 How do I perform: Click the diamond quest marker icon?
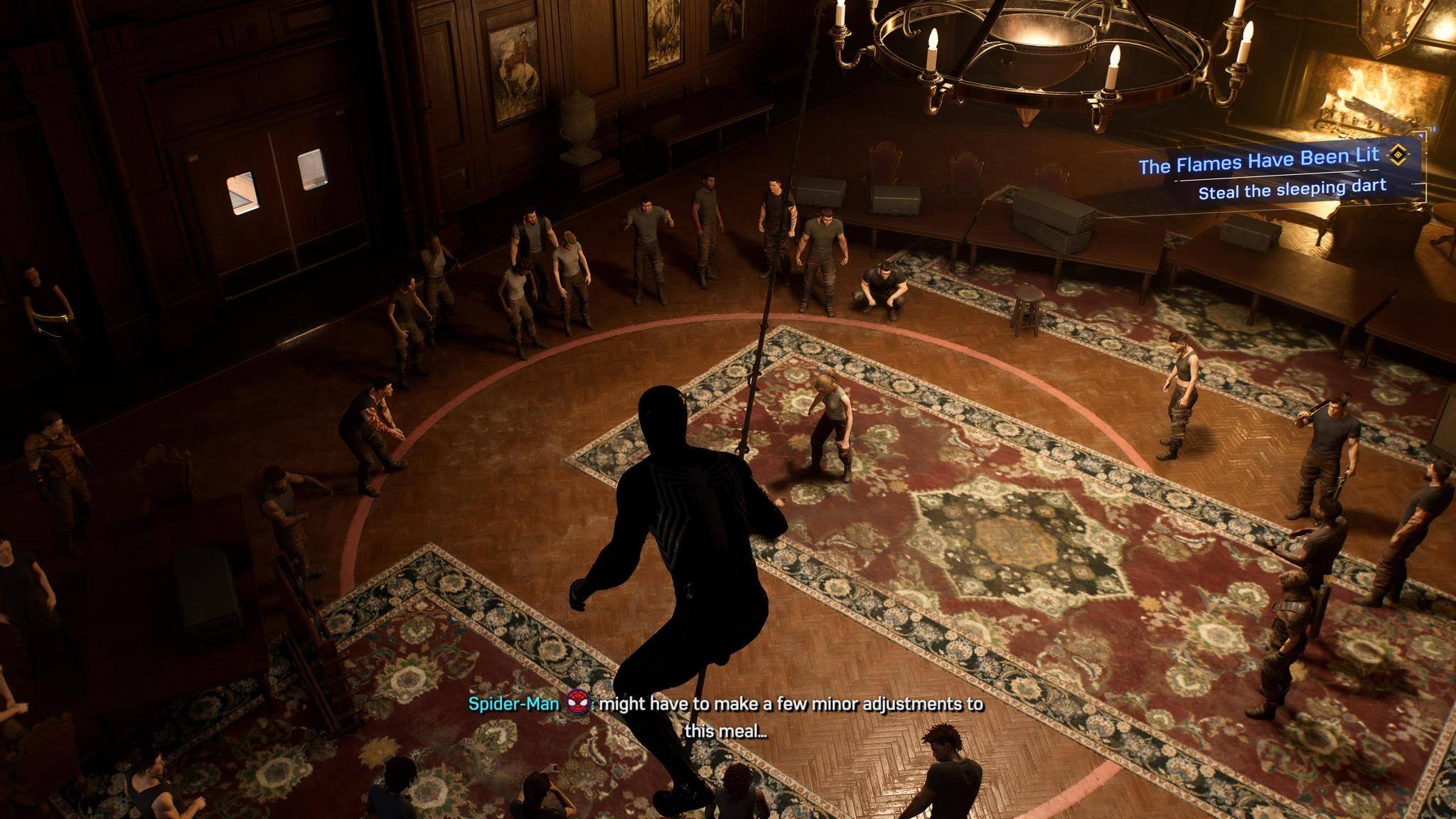(x=1399, y=154)
